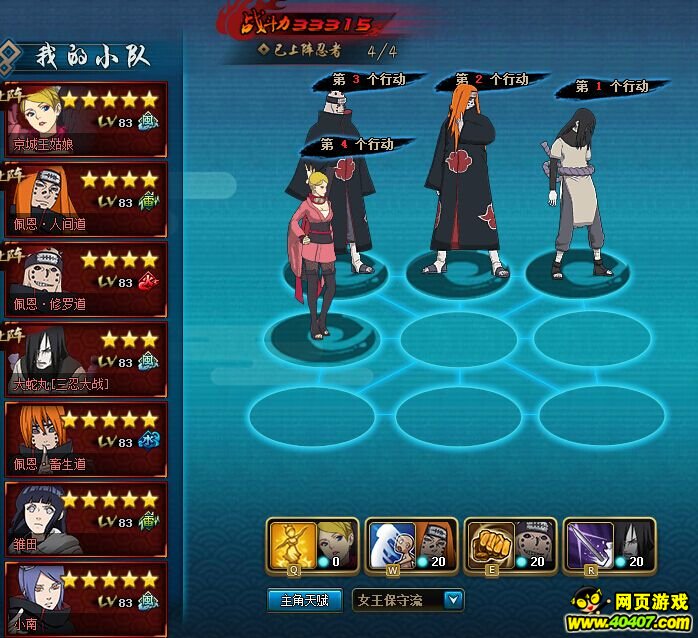Viewport: 698px width, 638px height.
Task: Select the 雏田 ninja card
Action: (84, 520)
